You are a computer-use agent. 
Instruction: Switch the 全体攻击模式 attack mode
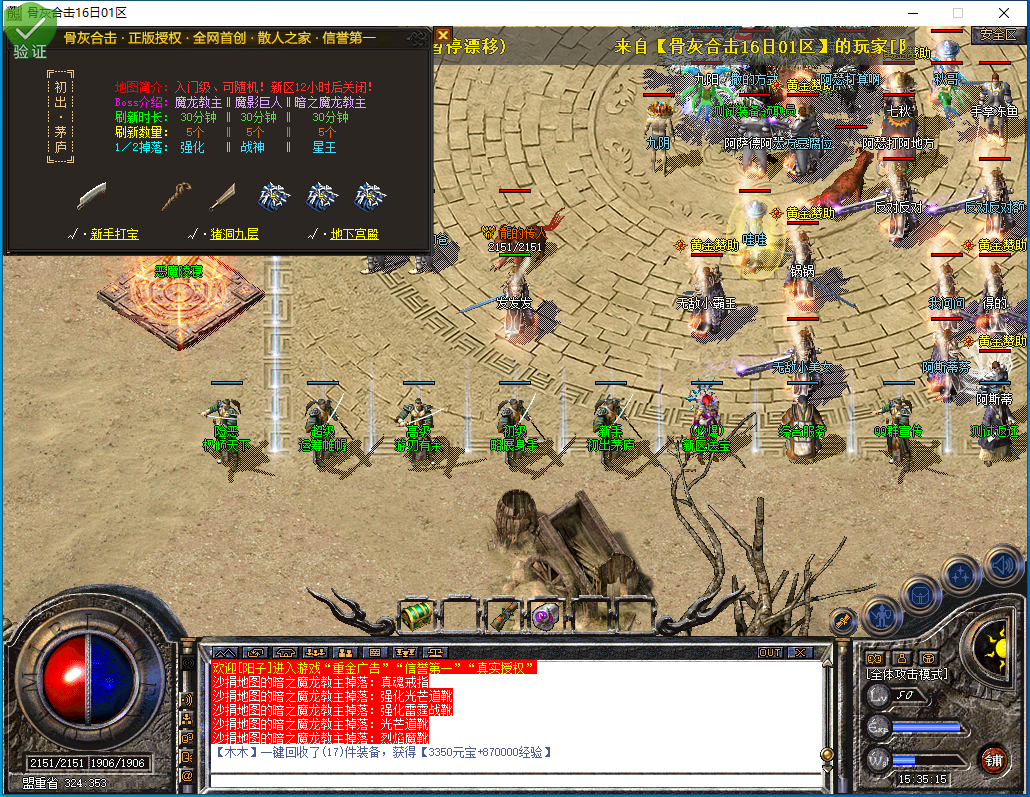click(907, 674)
